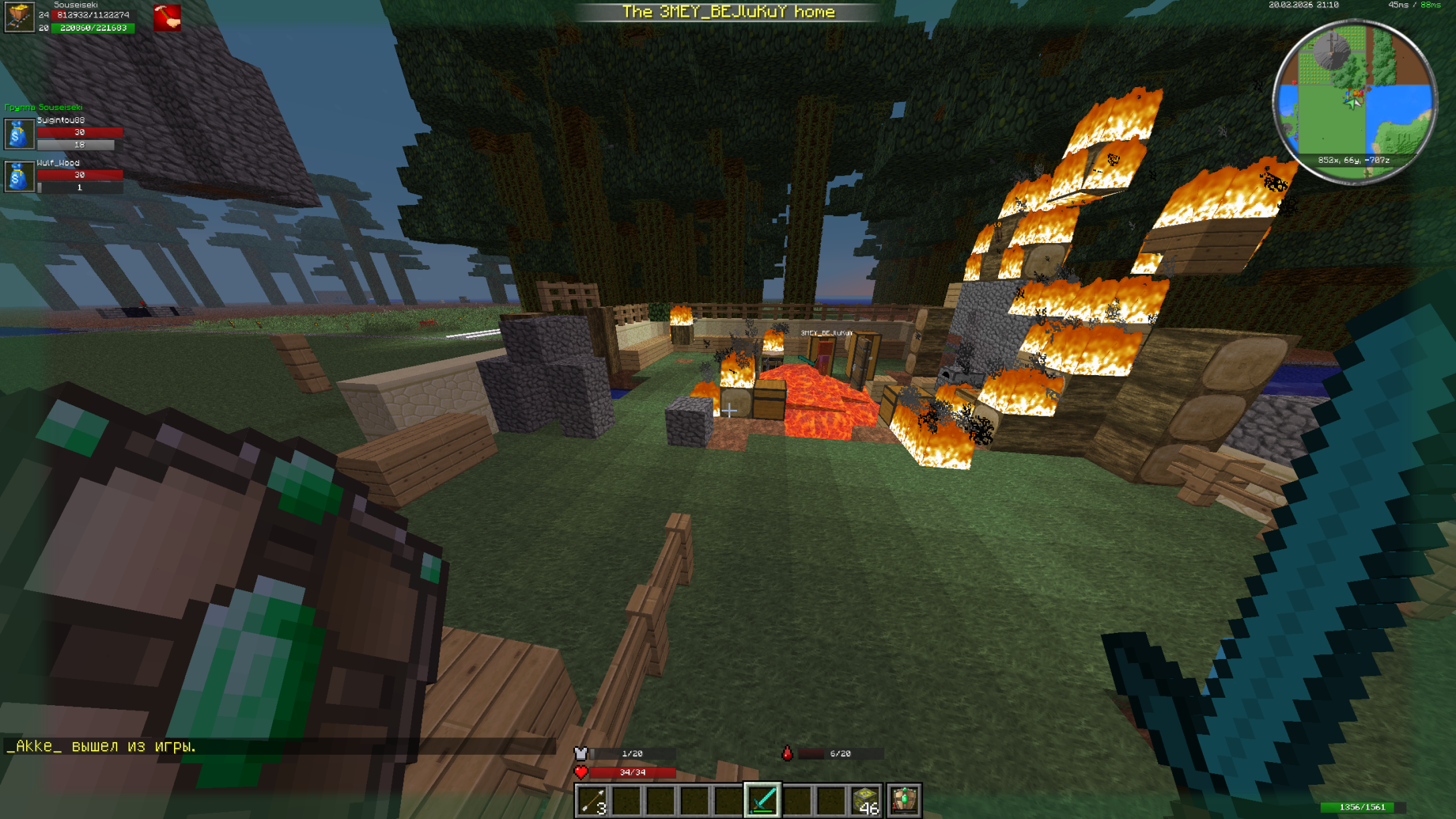Select the diamond sword hotbar slot

coord(762,800)
